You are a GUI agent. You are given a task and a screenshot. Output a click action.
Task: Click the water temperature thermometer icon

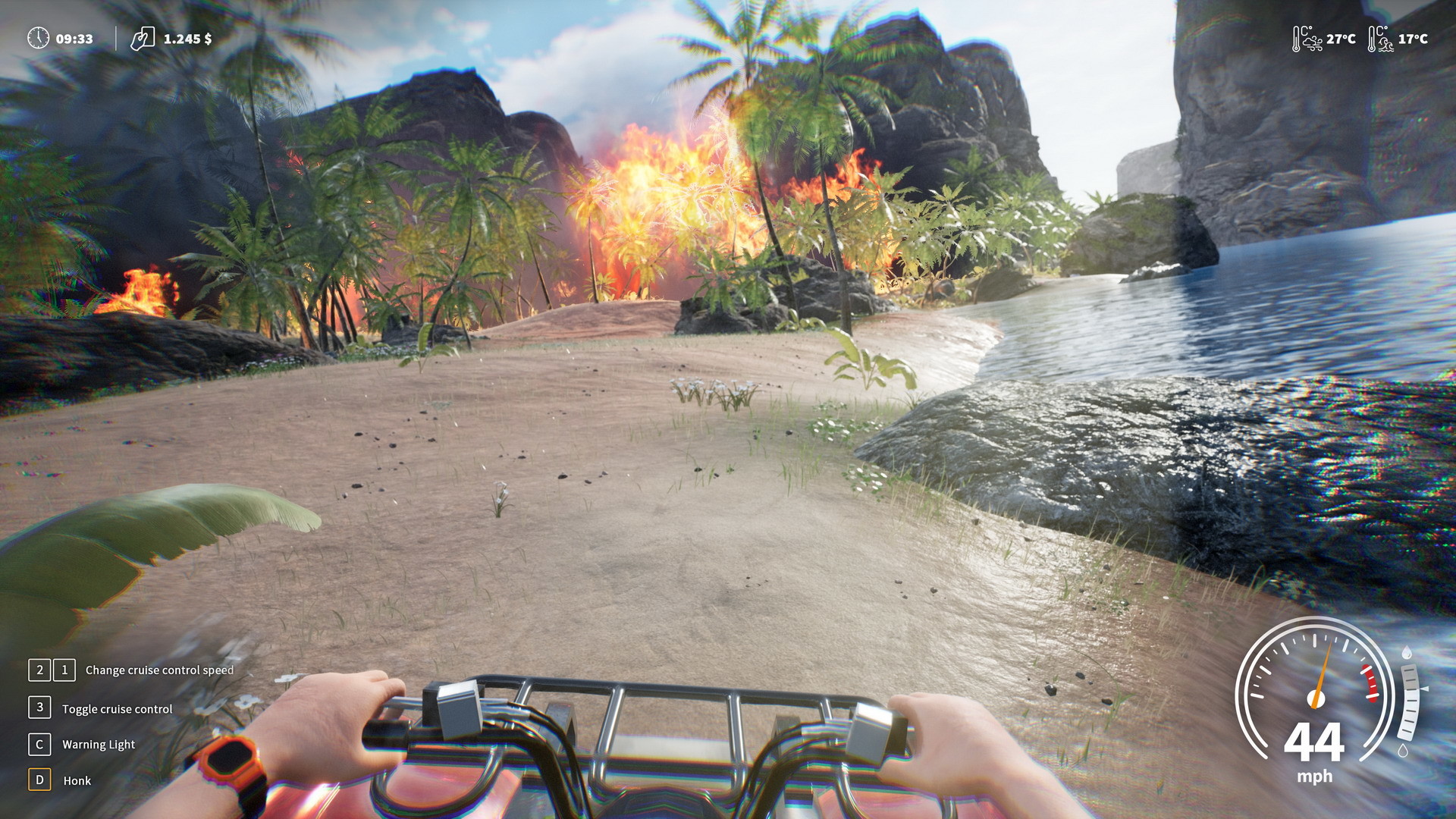point(1372,39)
